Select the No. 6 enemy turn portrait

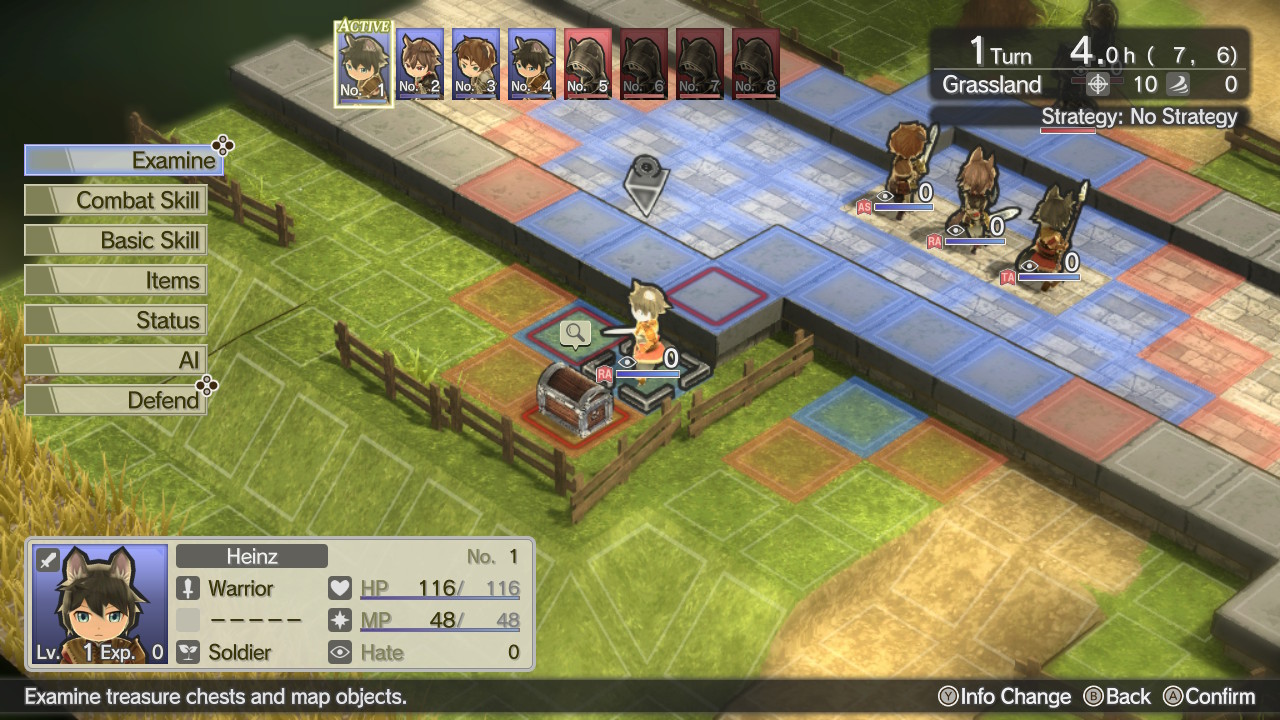(644, 63)
